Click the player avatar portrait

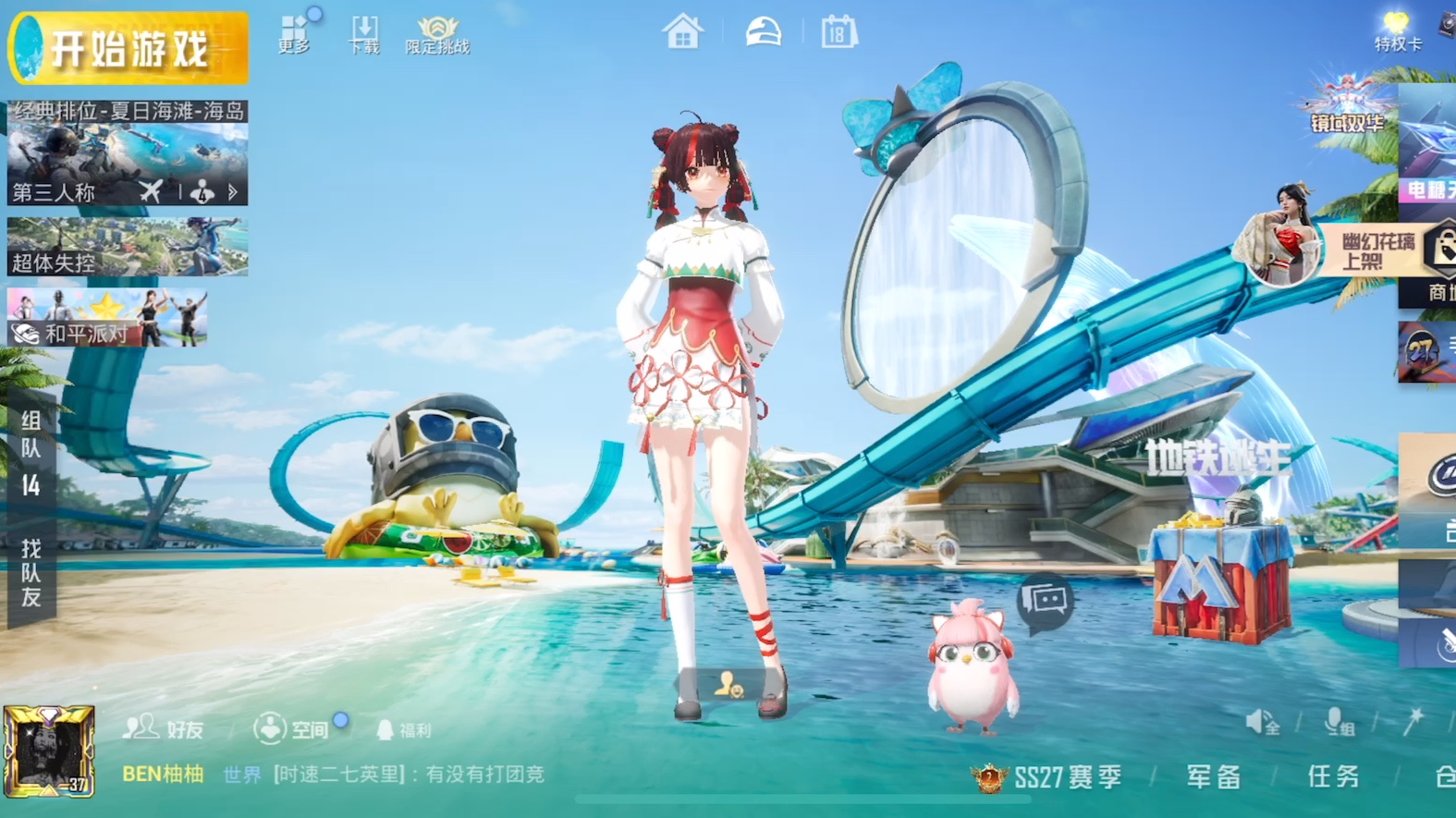pos(49,751)
